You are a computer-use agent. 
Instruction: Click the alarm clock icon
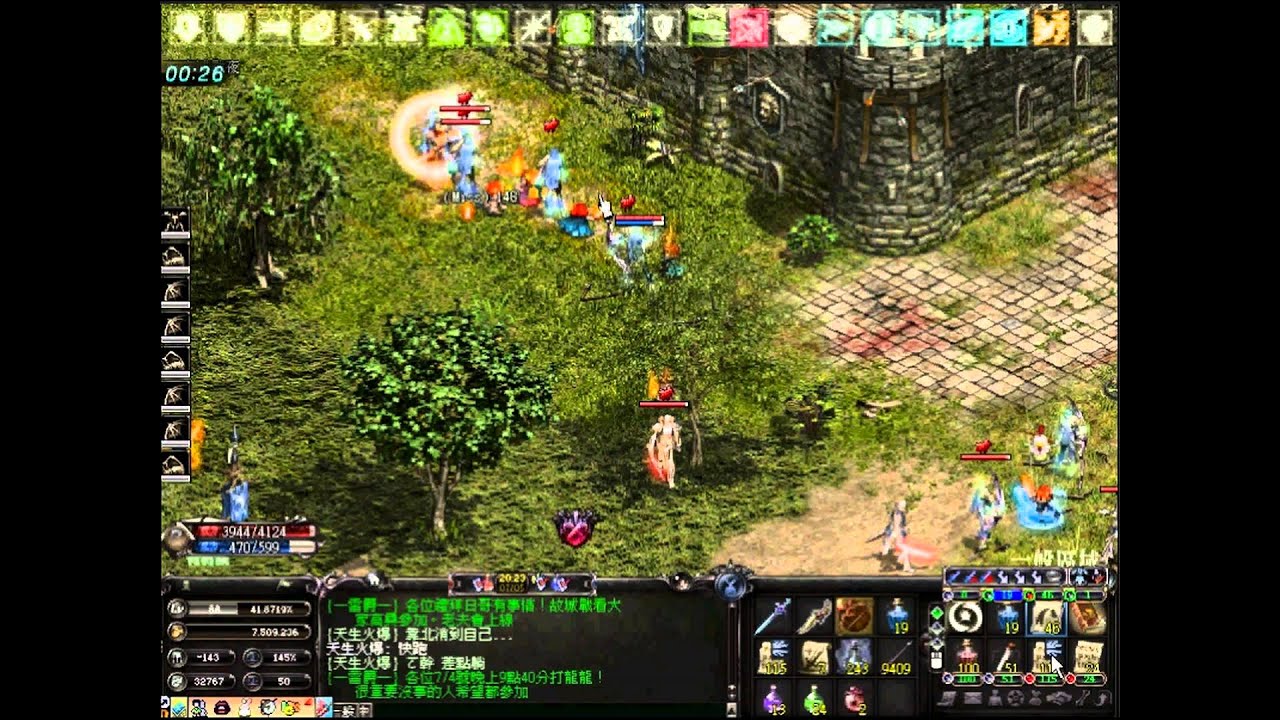pos(267,708)
